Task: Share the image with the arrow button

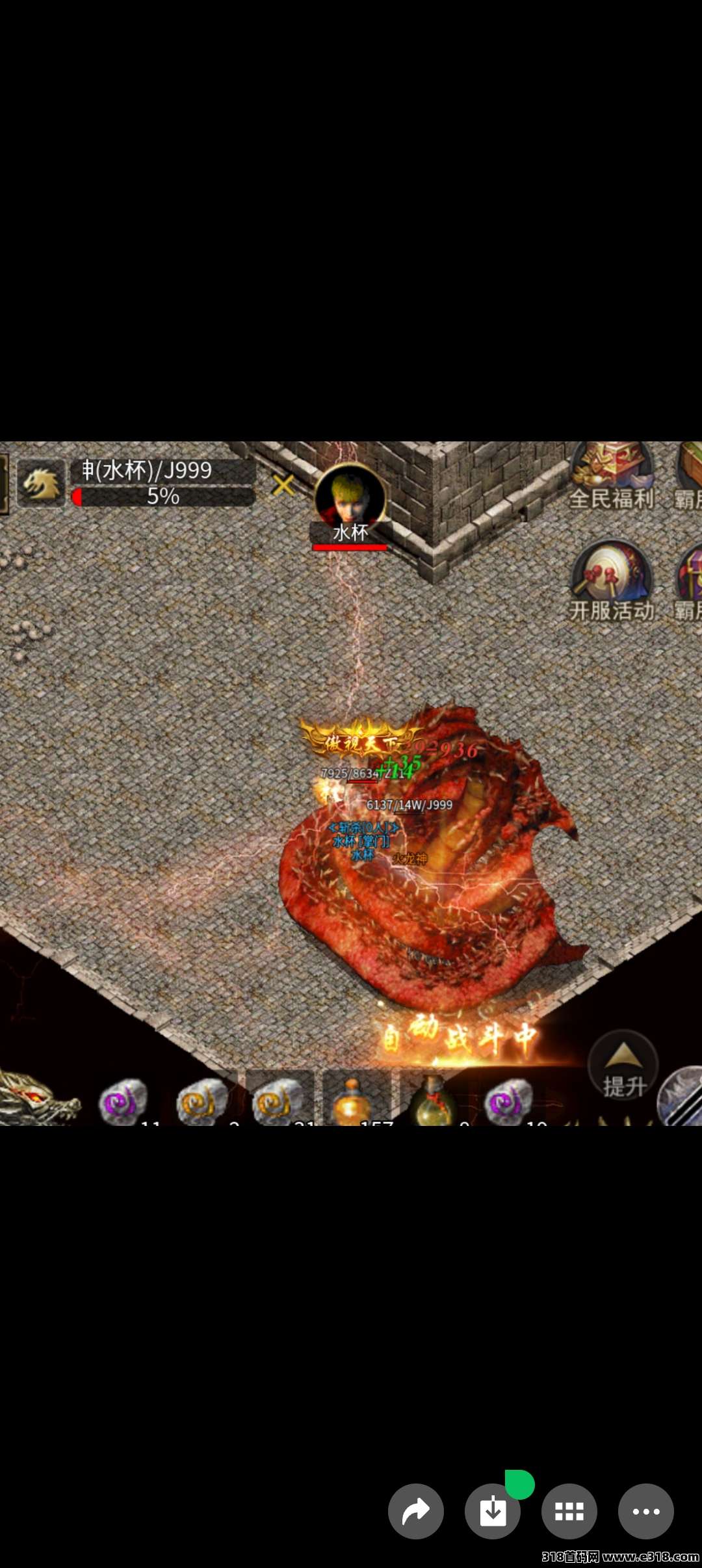Action: [416, 1511]
